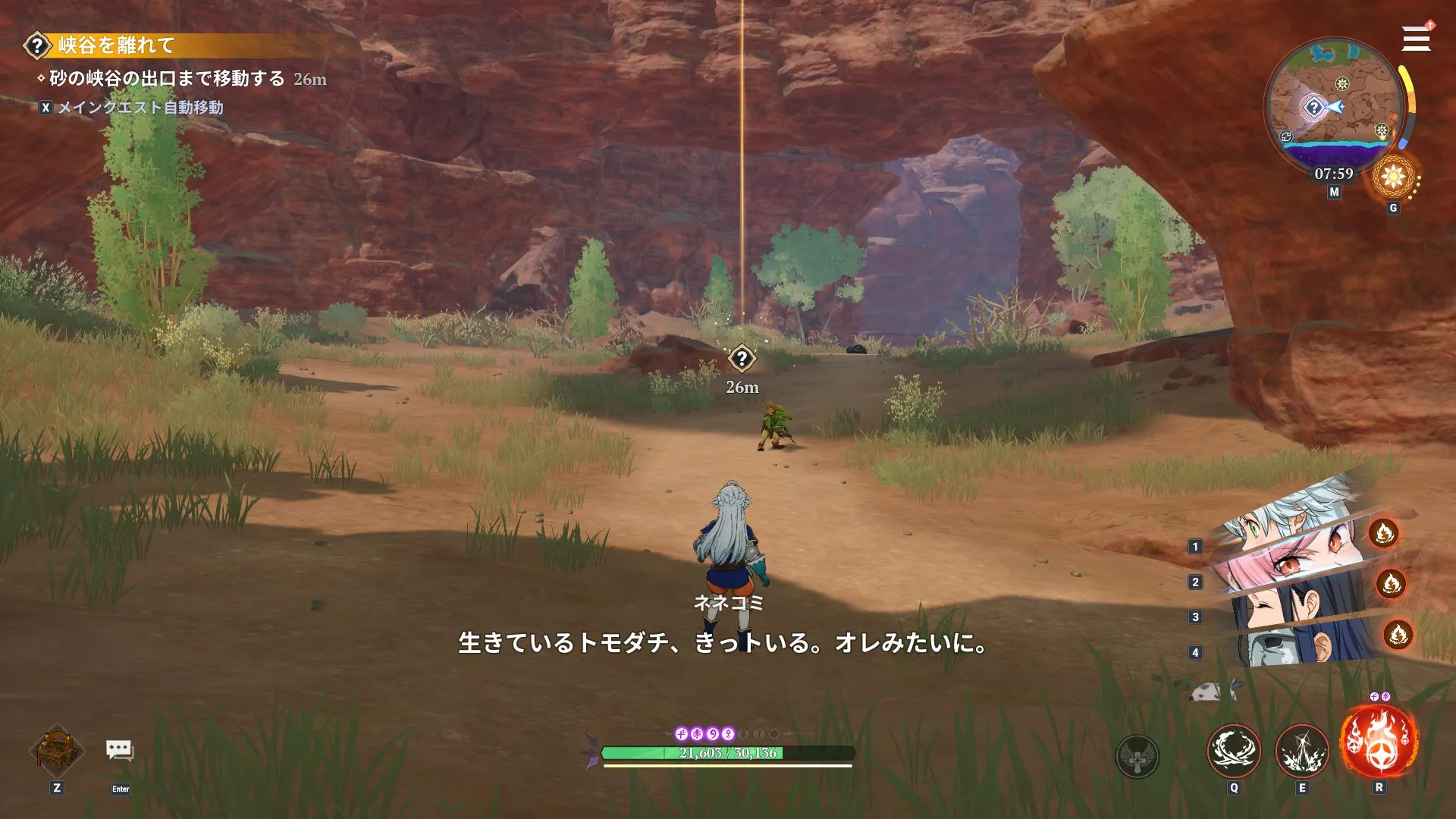Click the first purple buff rune above the HP bar
This screenshot has height=819, width=1456.
coord(682,734)
